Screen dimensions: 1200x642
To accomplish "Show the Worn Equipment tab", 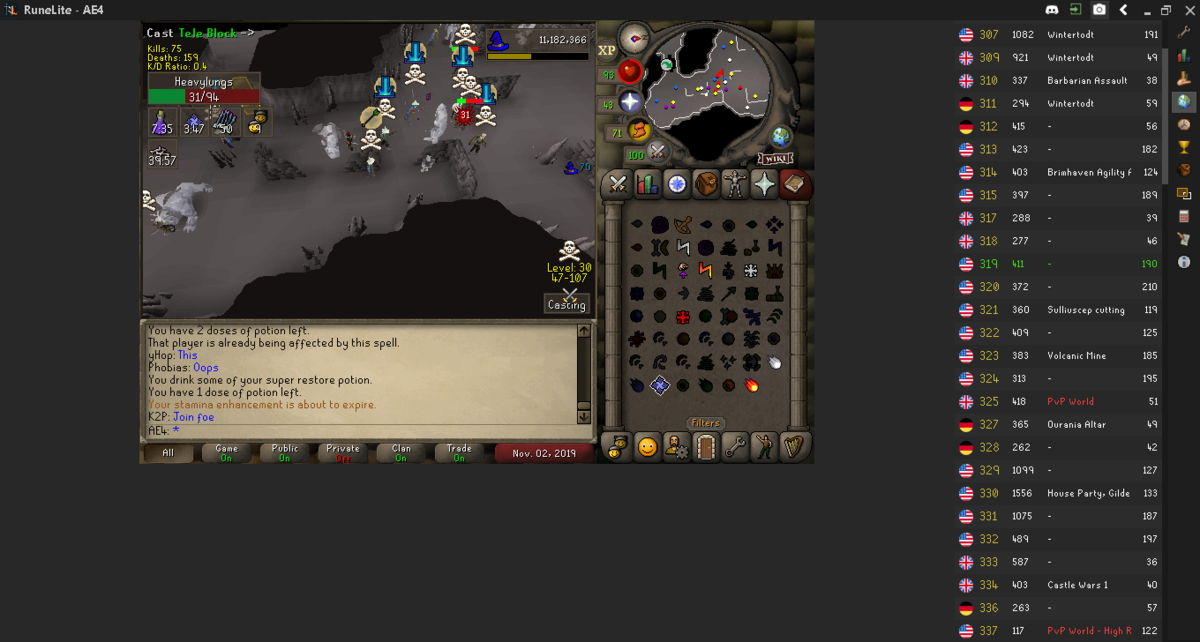I will click(736, 184).
